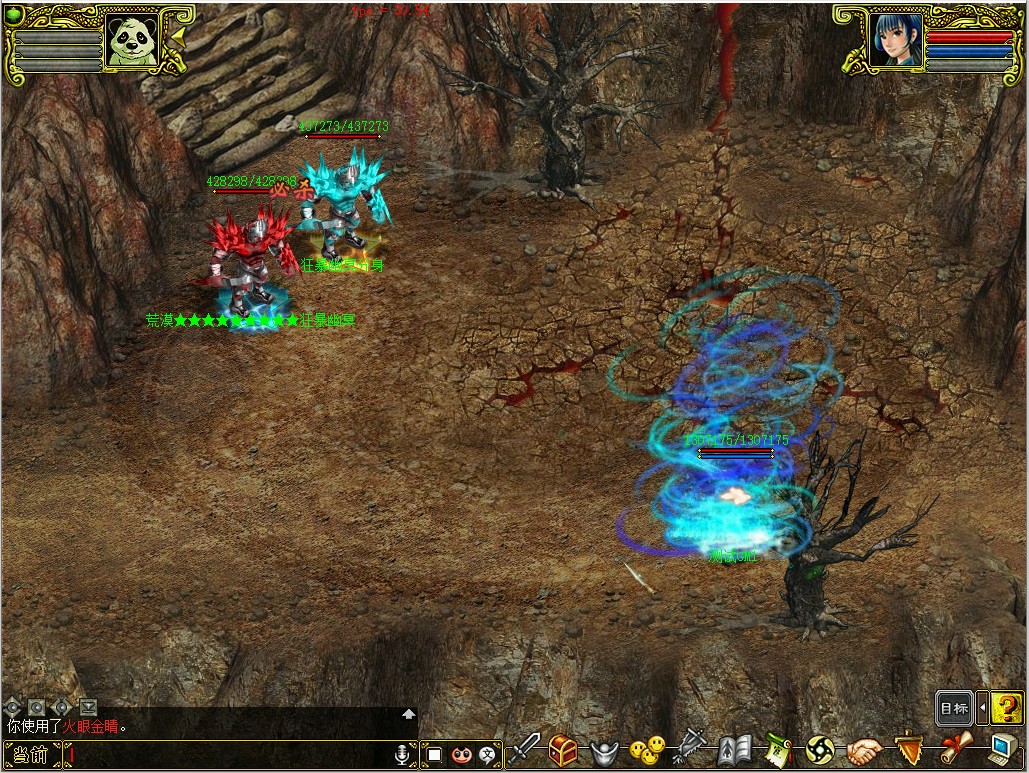Click the handshake trade icon

click(x=864, y=749)
